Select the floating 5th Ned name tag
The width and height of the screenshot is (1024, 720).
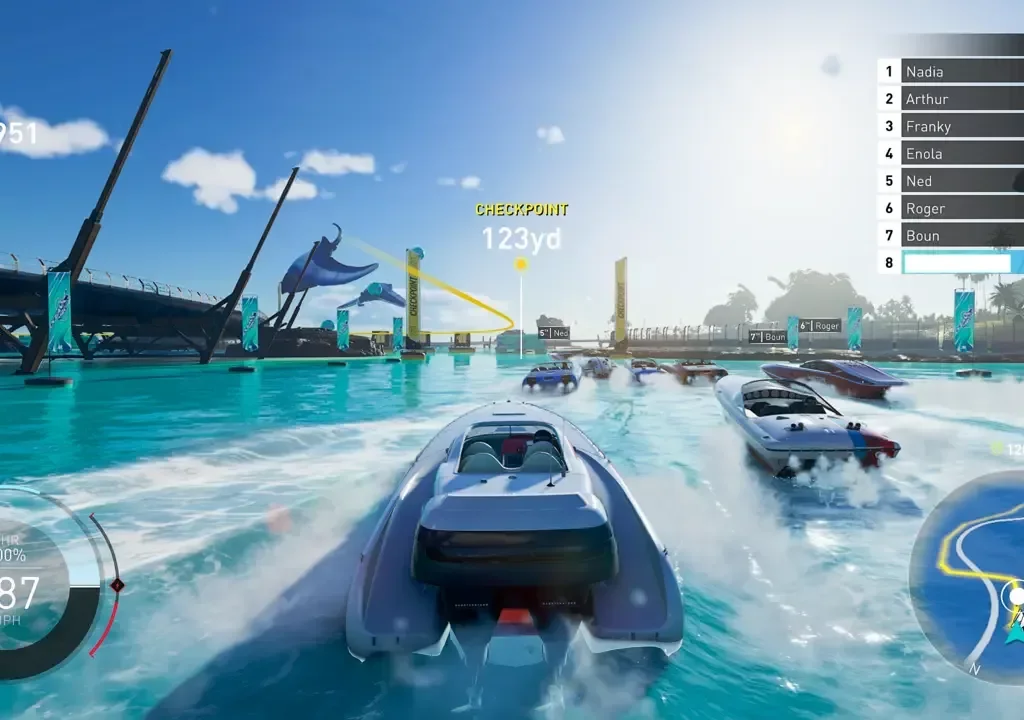[553, 333]
